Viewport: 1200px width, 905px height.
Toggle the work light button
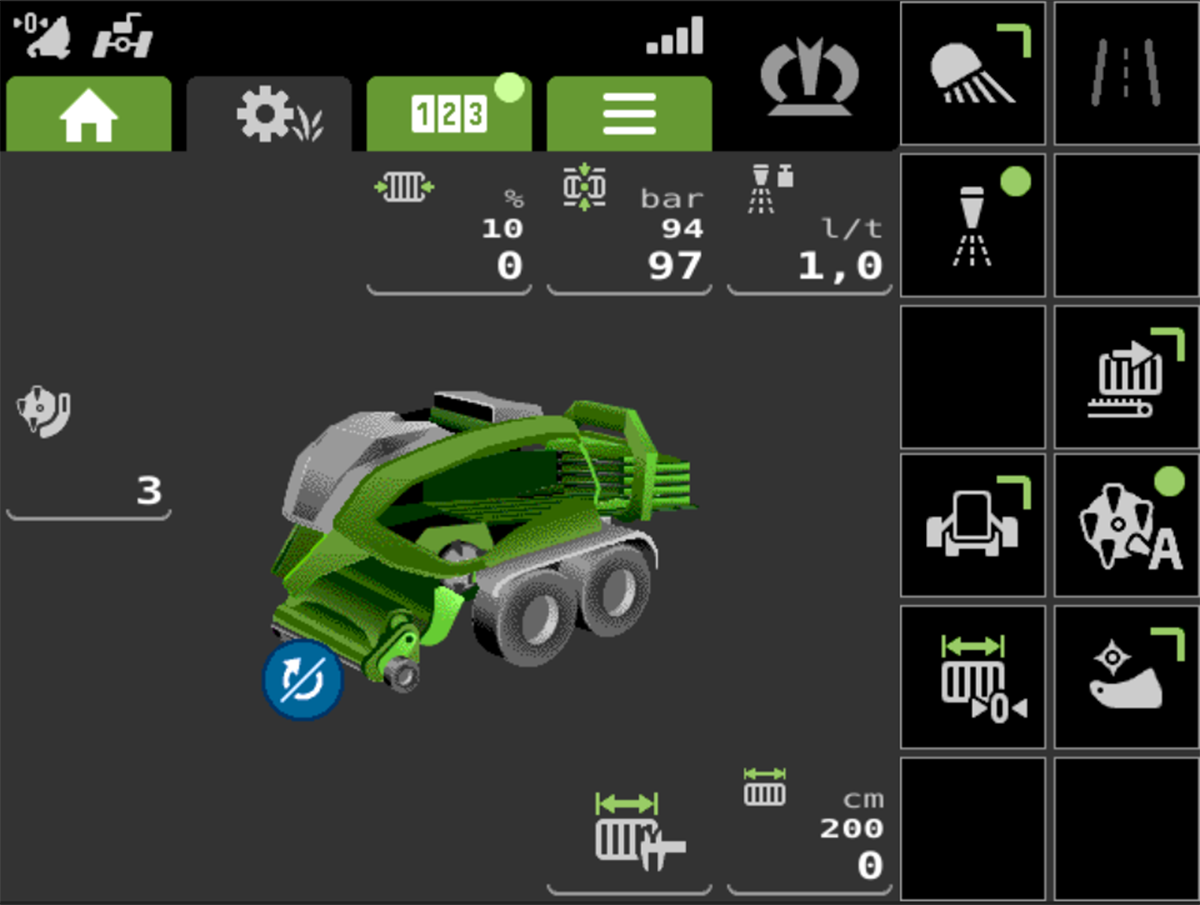[x=973, y=73]
